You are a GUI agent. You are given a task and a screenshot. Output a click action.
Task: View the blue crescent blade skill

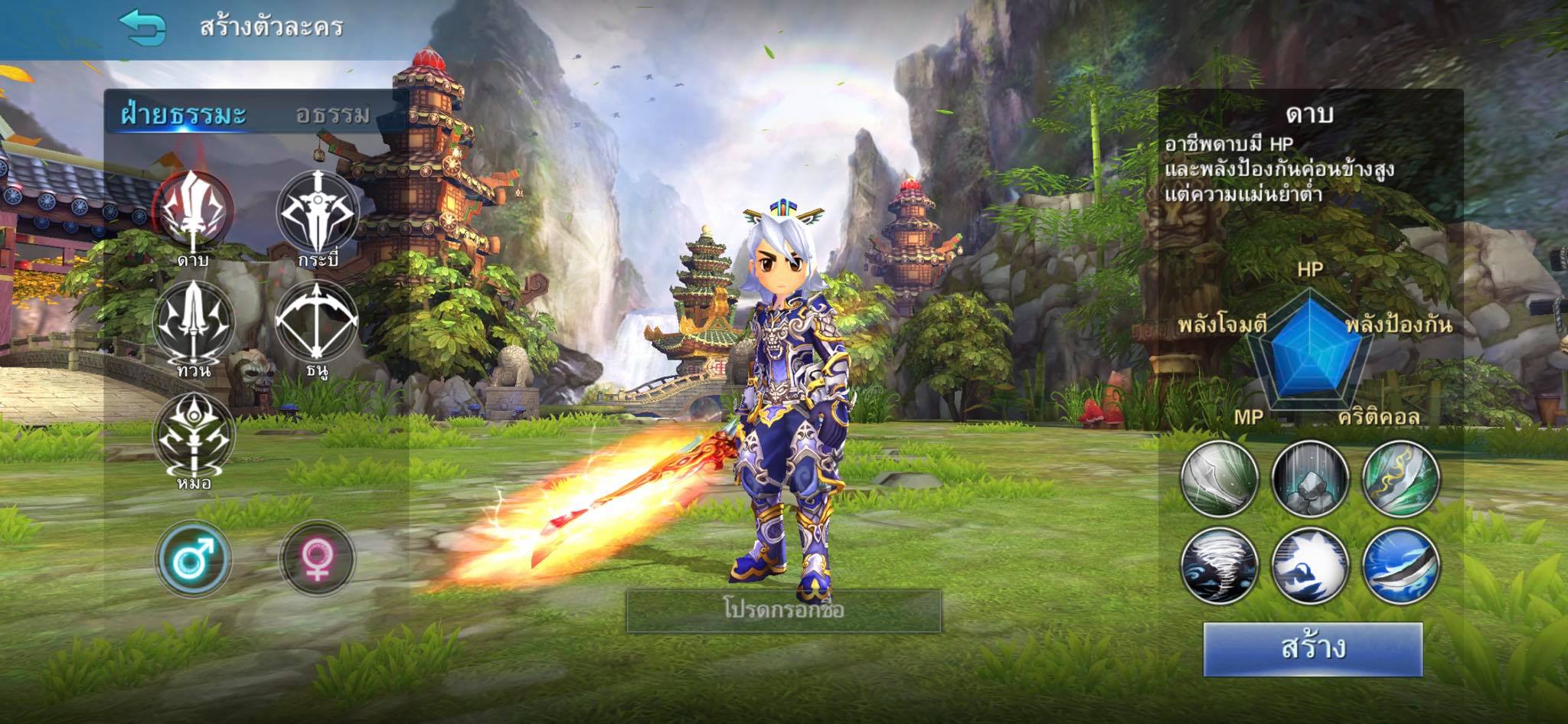point(1400,566)
